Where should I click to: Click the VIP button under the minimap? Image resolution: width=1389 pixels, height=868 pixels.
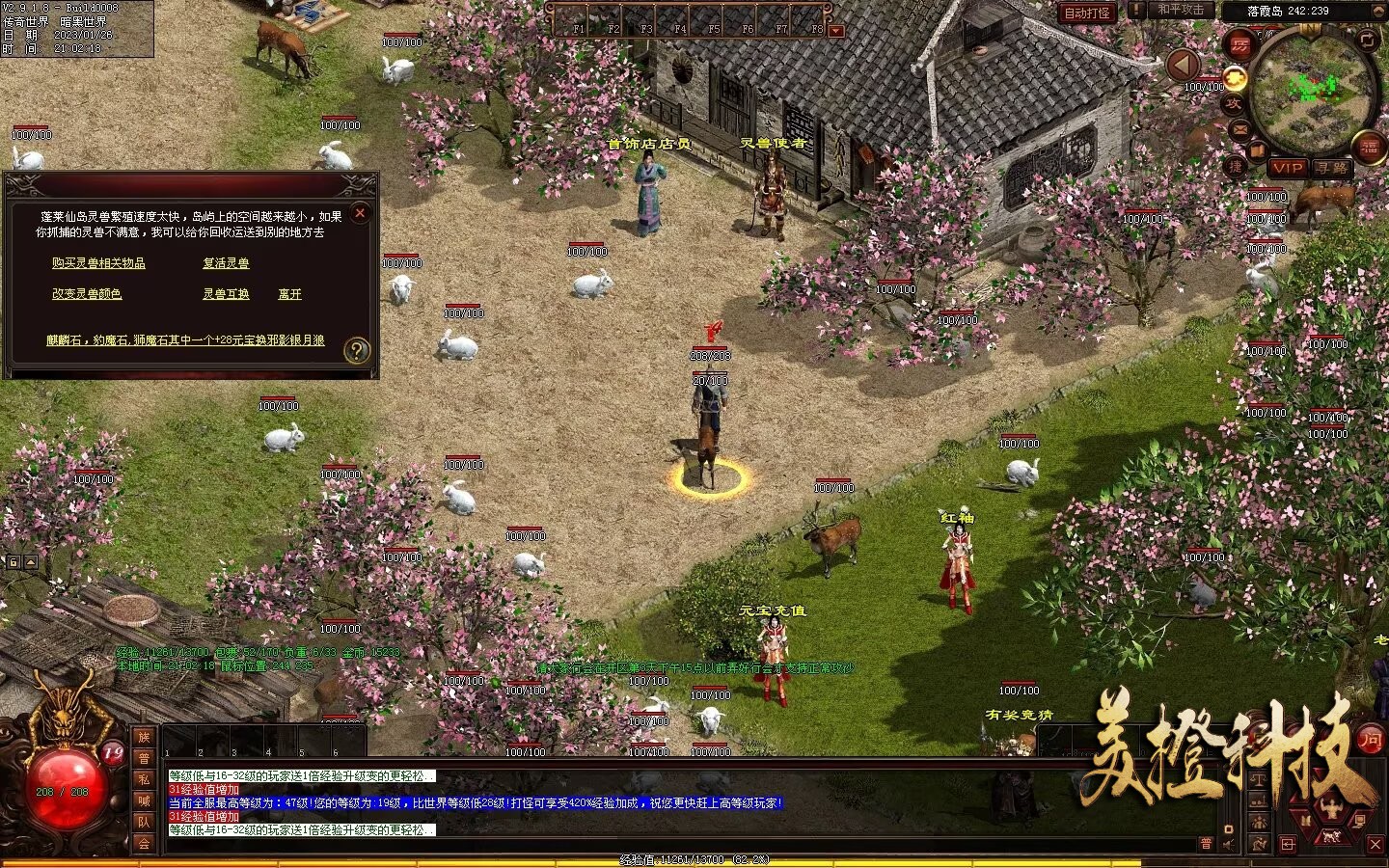click(x=1287, y=169)
